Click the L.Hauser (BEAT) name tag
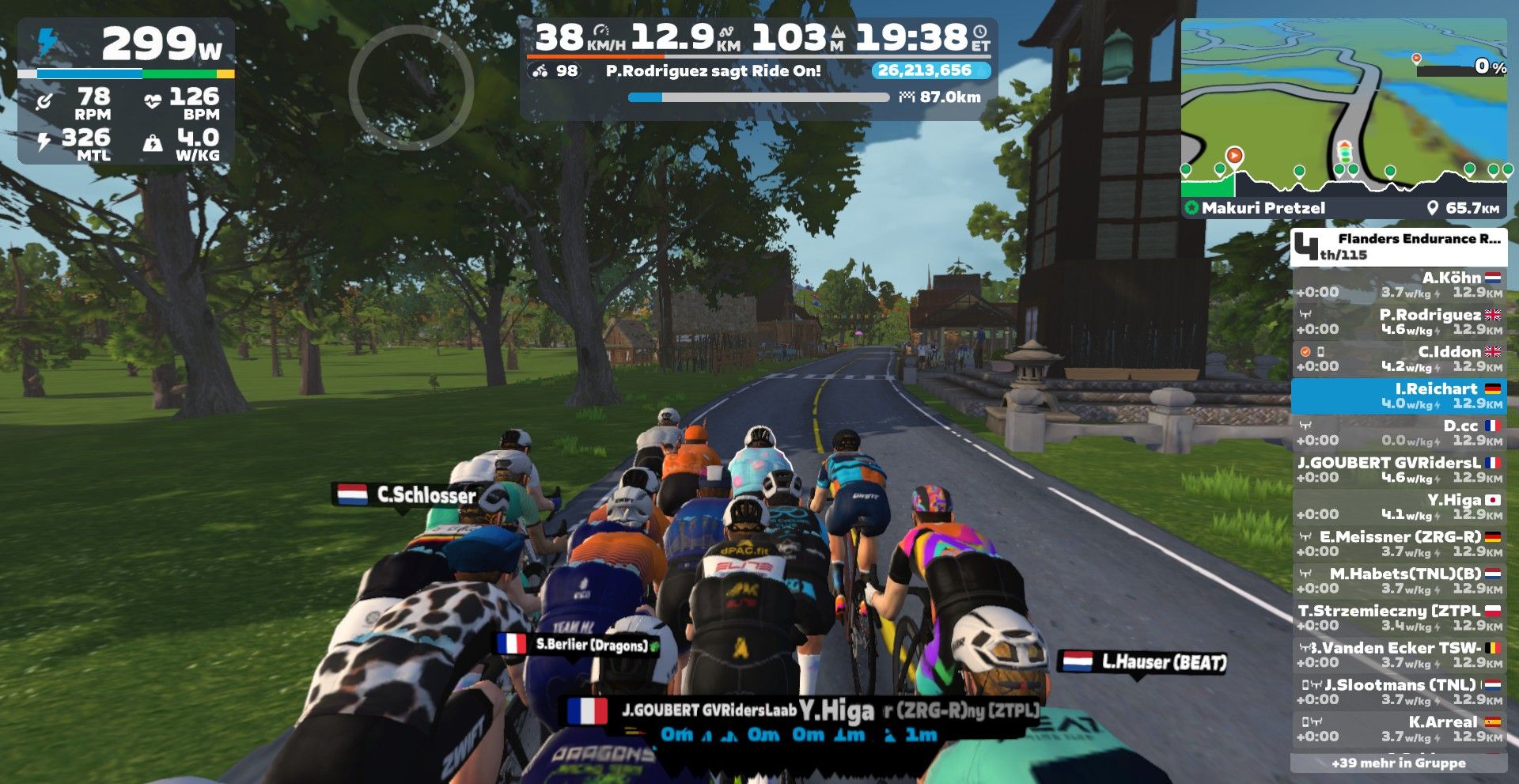Viewport: 1519px width, 784px height. [1143, 662]
